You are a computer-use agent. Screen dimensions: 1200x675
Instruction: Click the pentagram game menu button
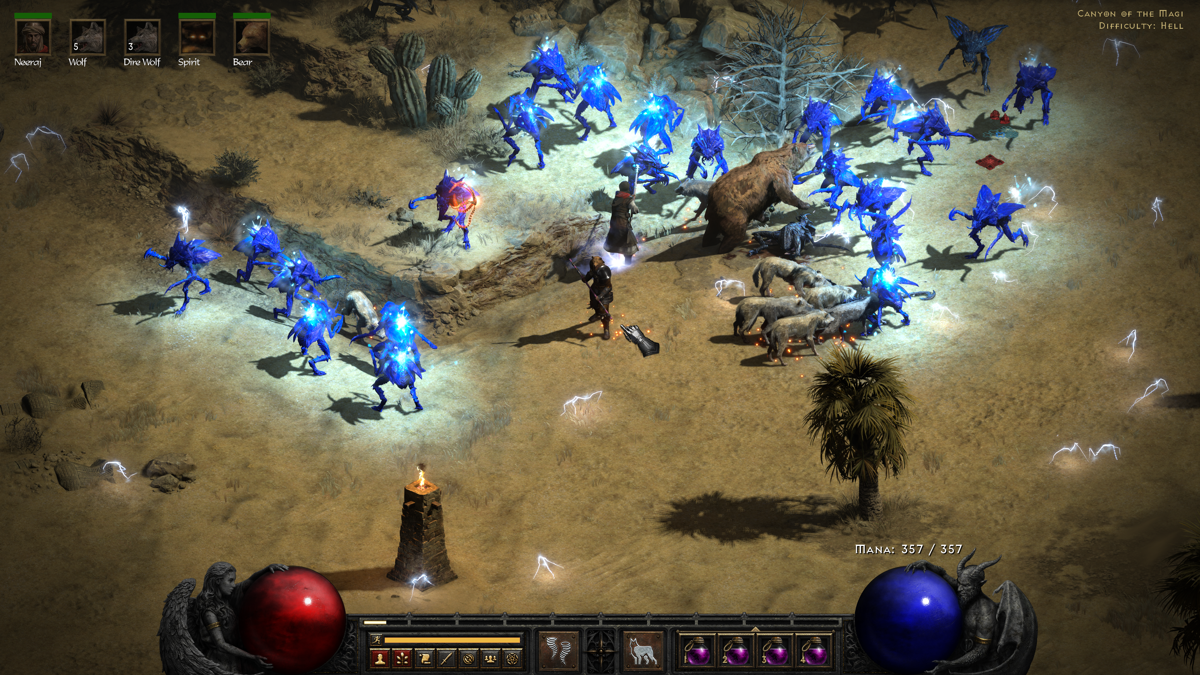pyautogui.click(x=512, y=658)
